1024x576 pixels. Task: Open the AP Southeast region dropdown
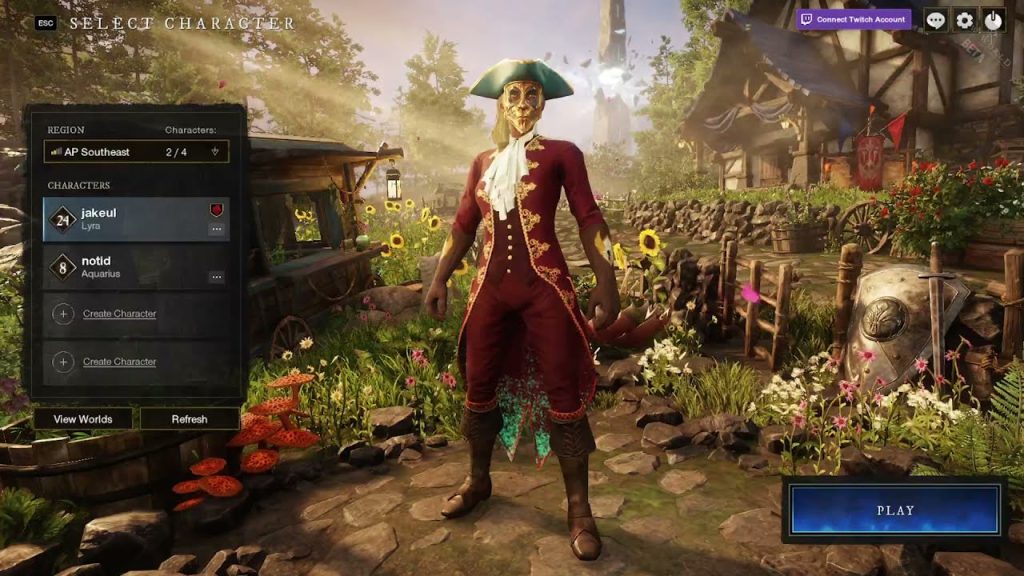[137, 152]
